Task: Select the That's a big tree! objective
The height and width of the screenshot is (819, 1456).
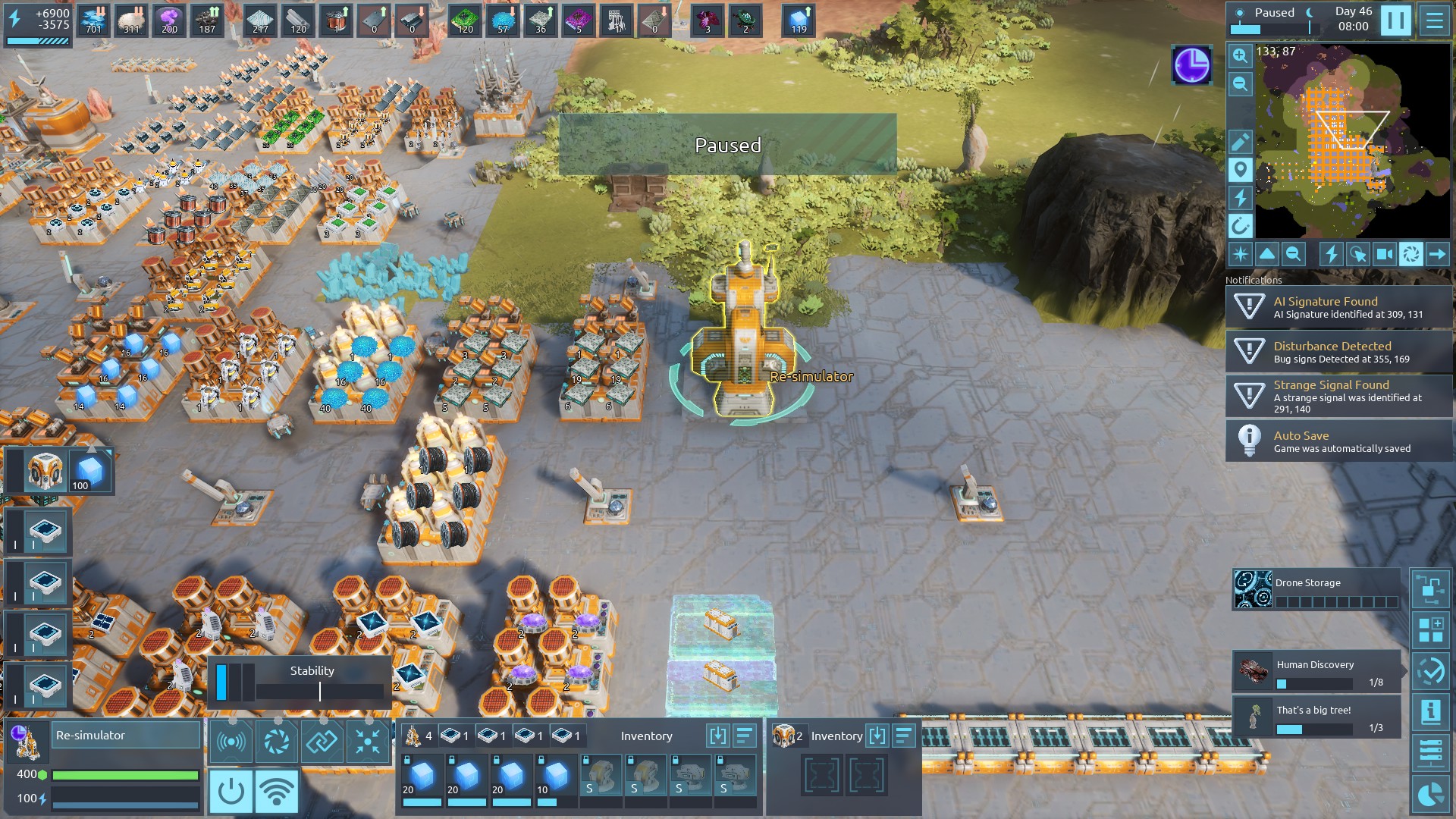Action: 1316,717
